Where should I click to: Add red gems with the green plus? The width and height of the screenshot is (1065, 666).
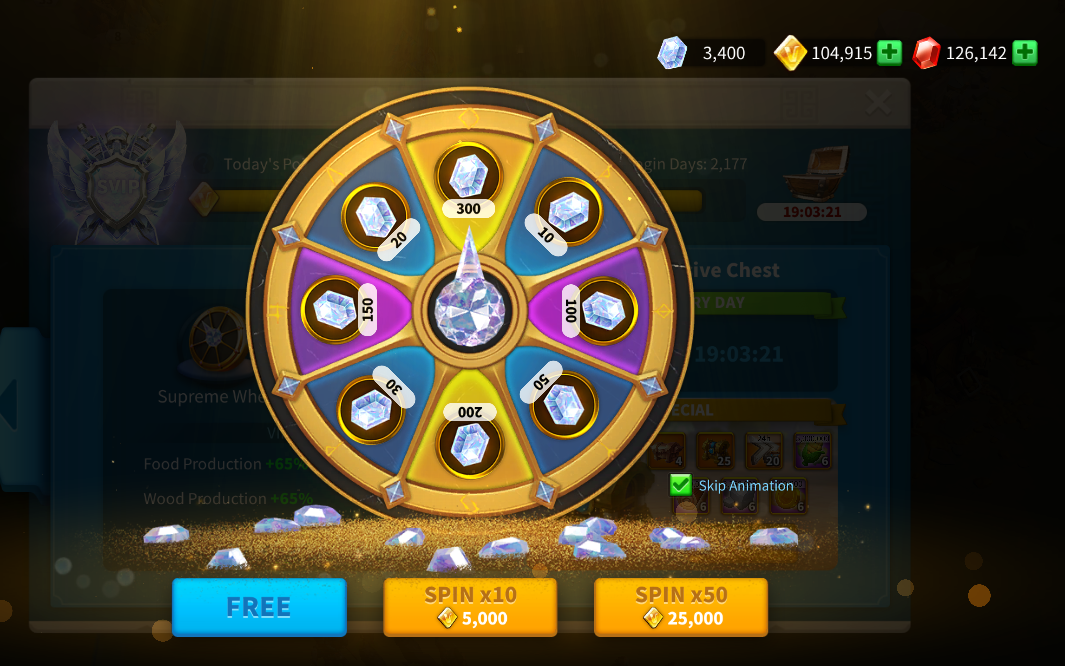[1024, 53]
